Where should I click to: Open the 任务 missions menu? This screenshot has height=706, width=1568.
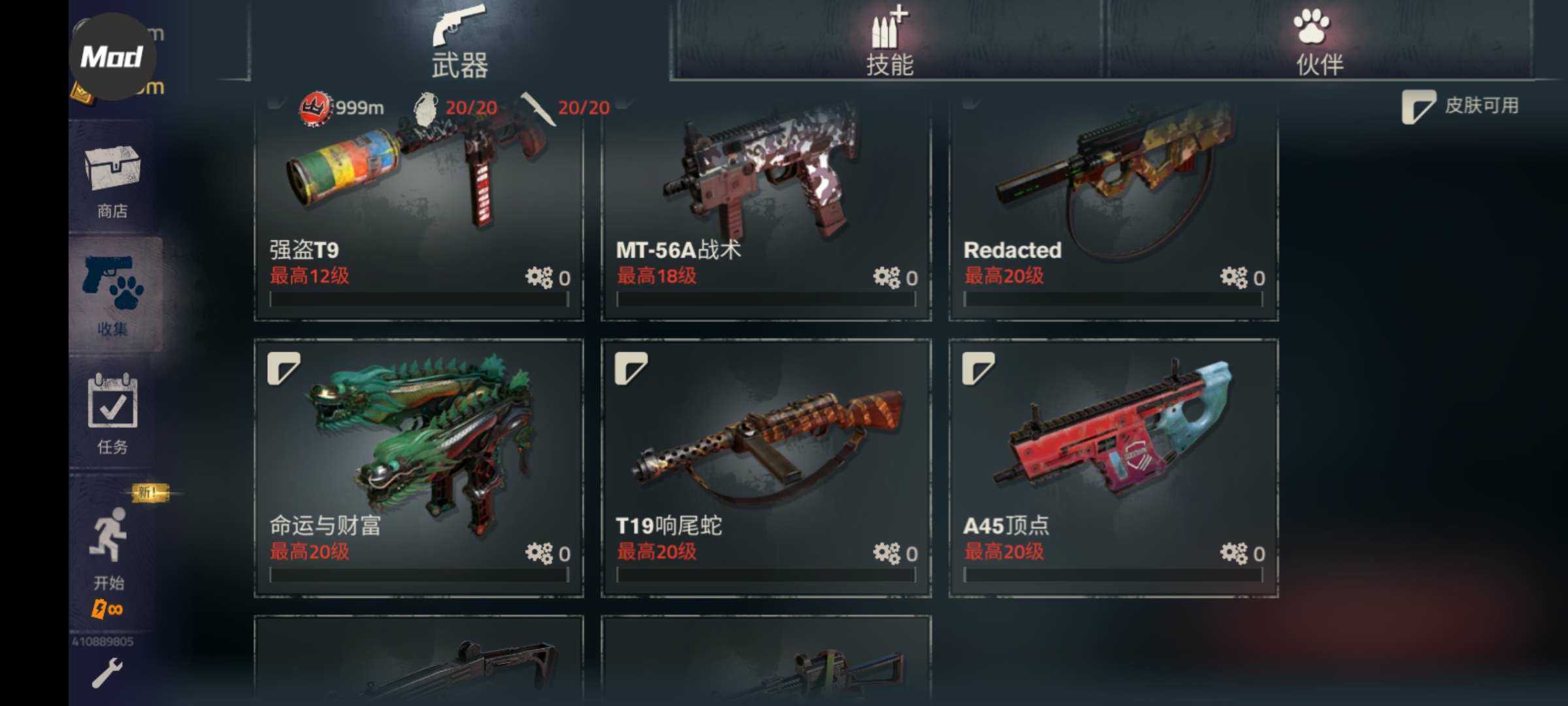point(112,413)
